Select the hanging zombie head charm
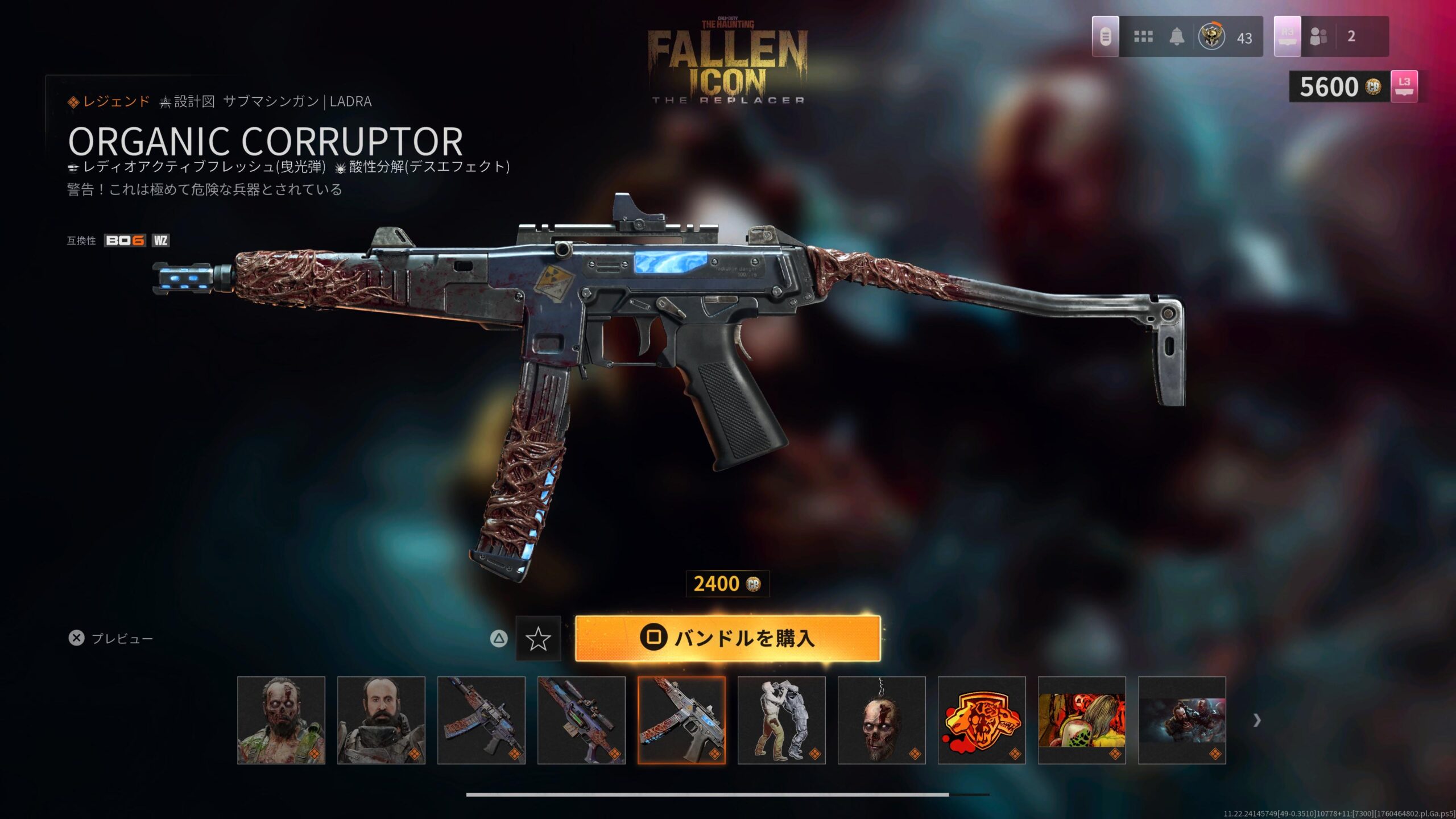 coord(882,720)
